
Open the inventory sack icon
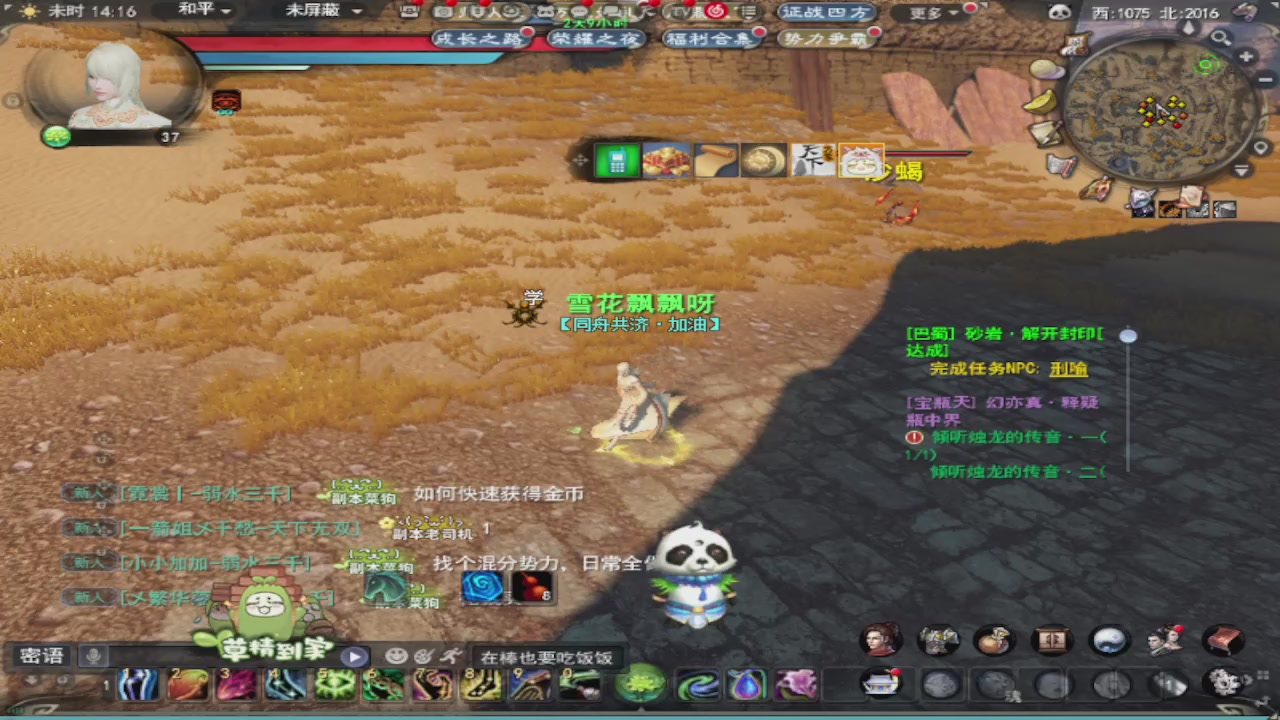point(996,640)
